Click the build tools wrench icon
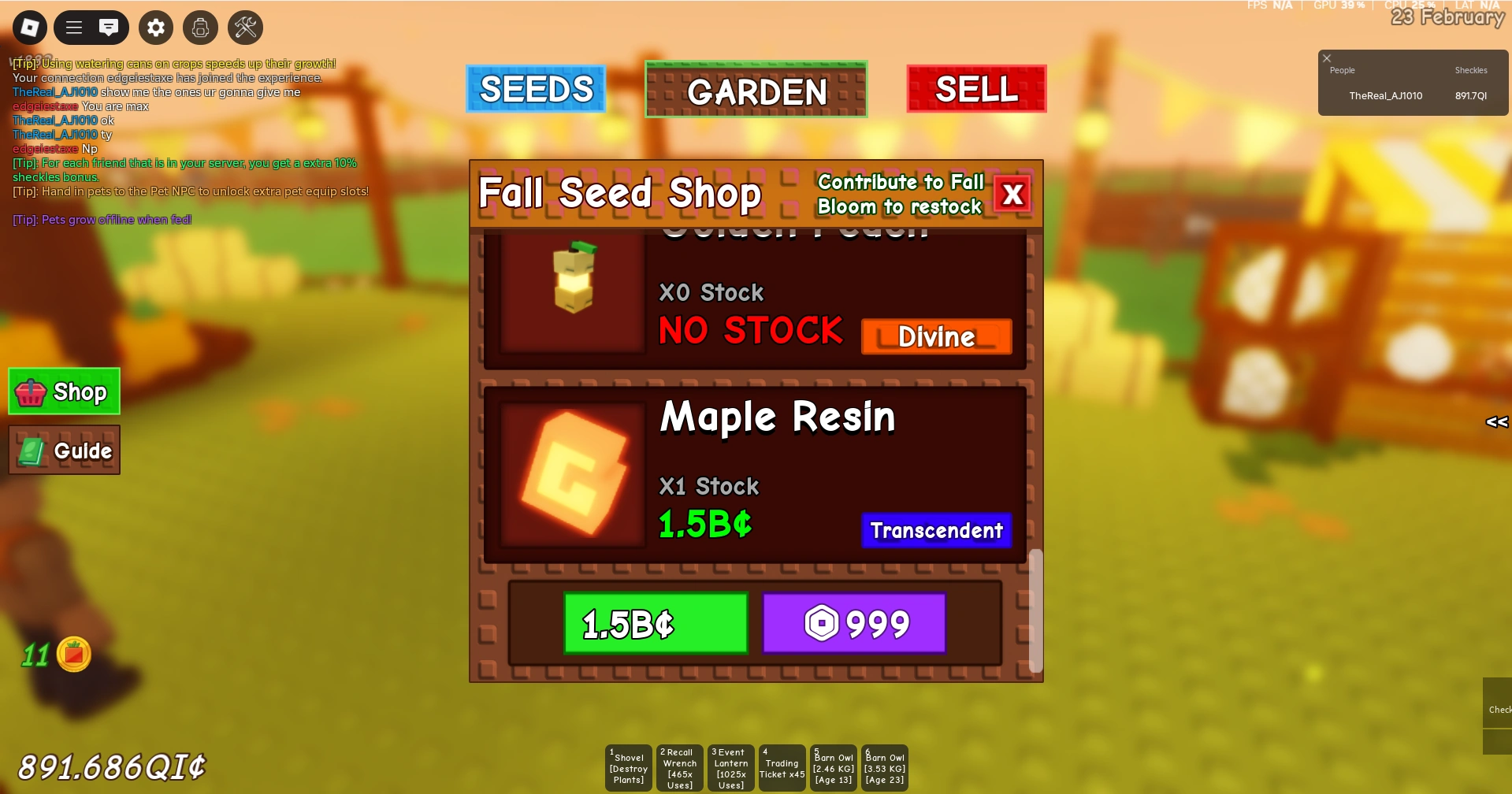1512x794 pixels. point(245,28)
